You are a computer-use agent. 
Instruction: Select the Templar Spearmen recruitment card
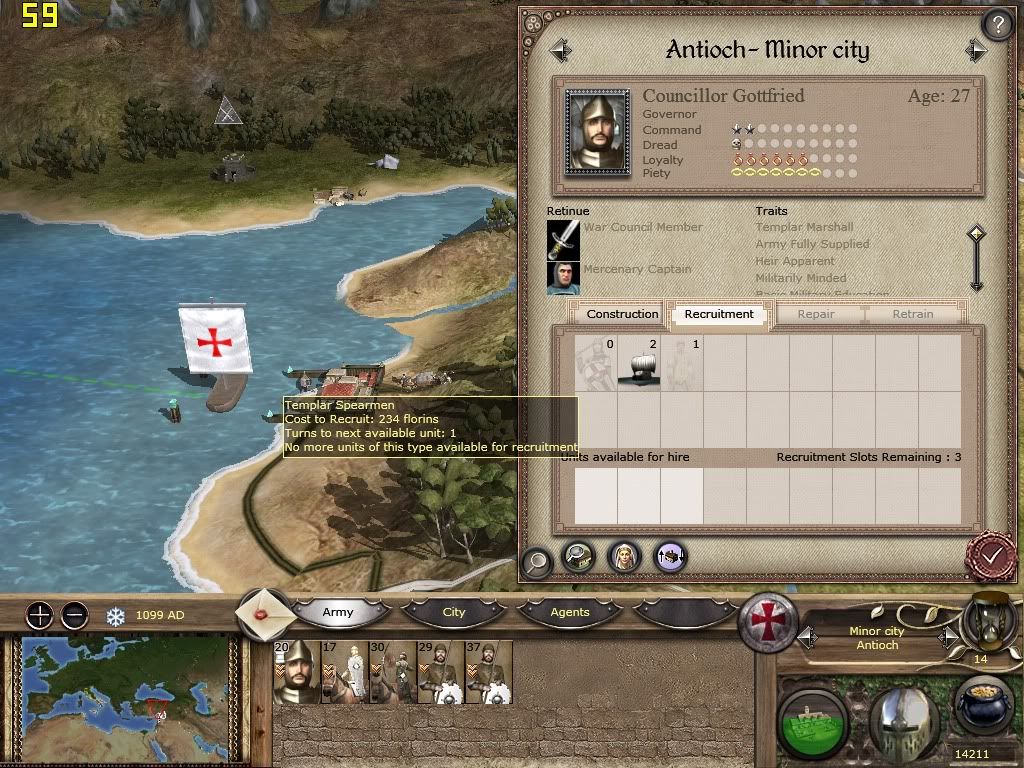click(x=597, y=363)
